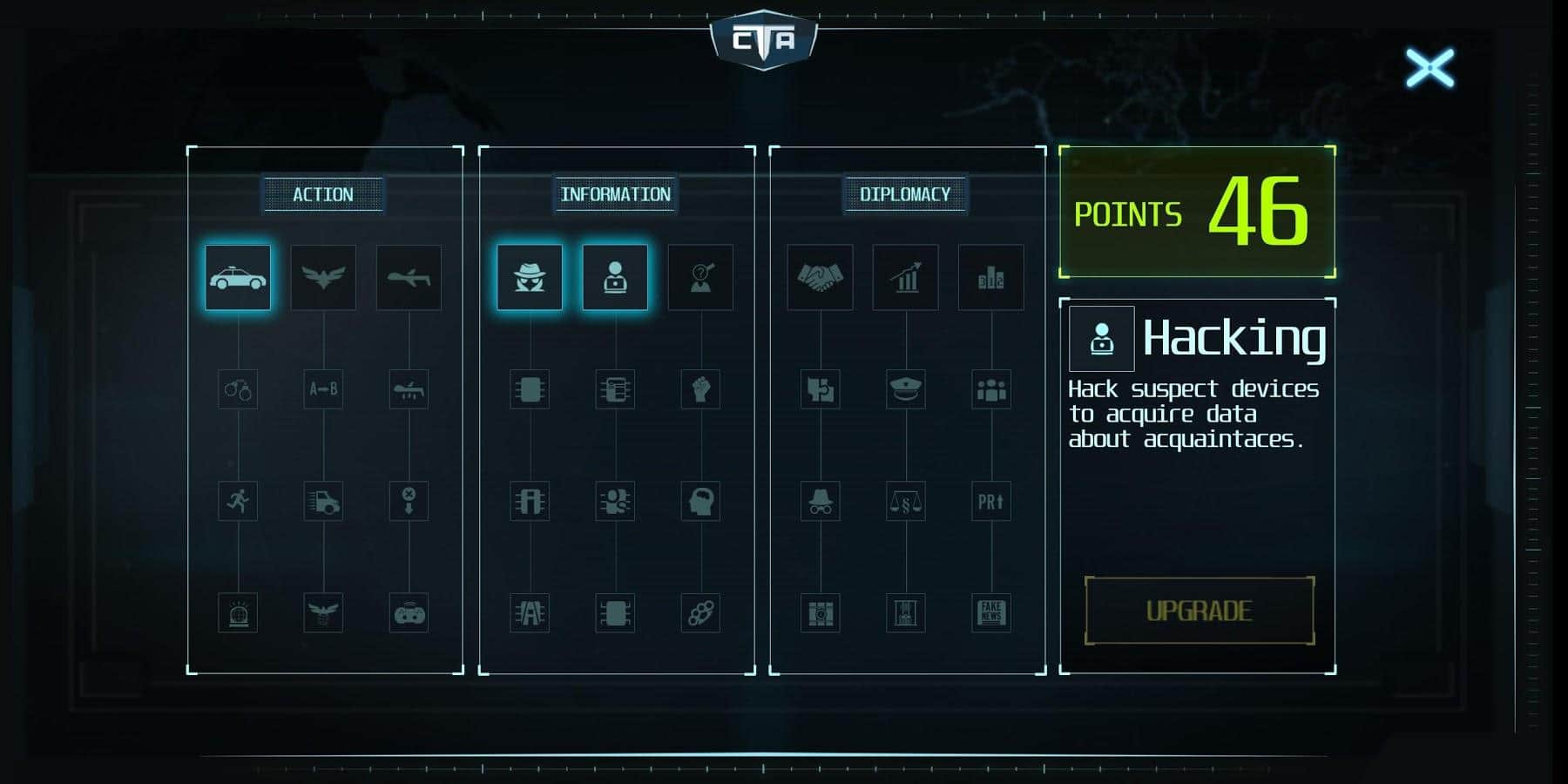The height and width of the screenshot is (784, 1568).
Task: Pick the running man skill
Action: (238, 501)
